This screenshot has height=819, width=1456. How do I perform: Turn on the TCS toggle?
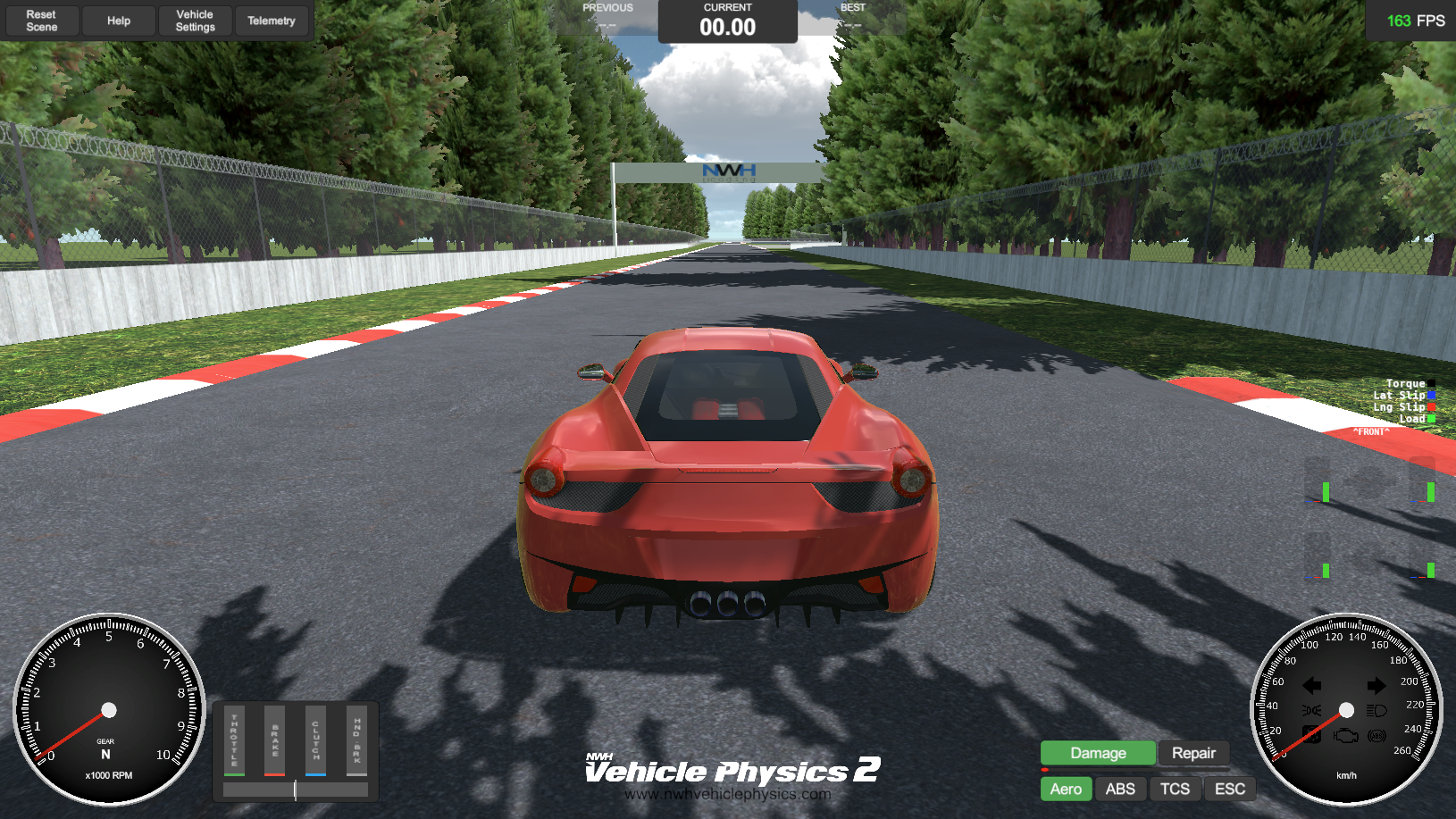pos(1176,789)
